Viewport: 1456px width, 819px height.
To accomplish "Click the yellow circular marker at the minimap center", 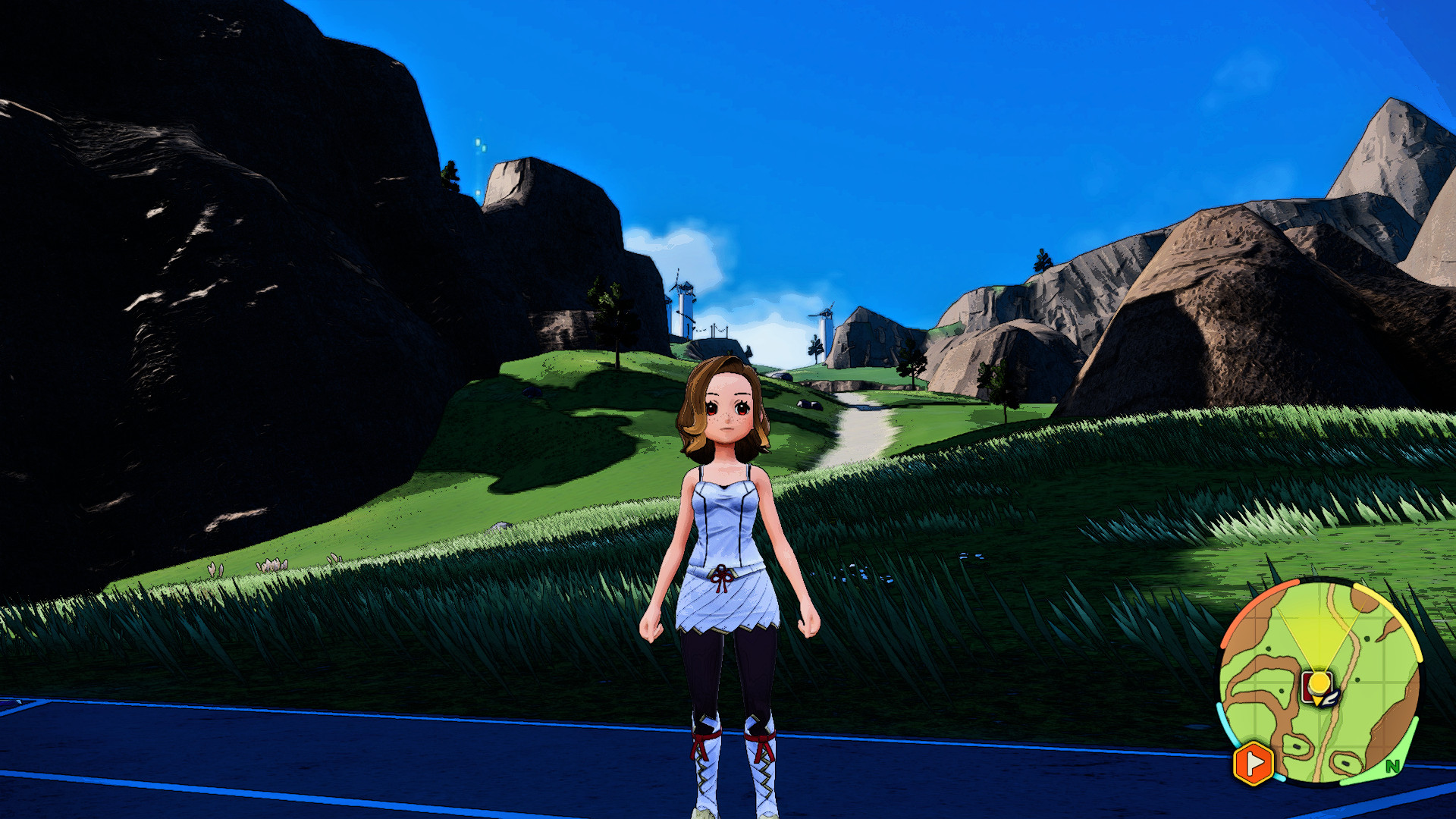I will [1317, 682].
